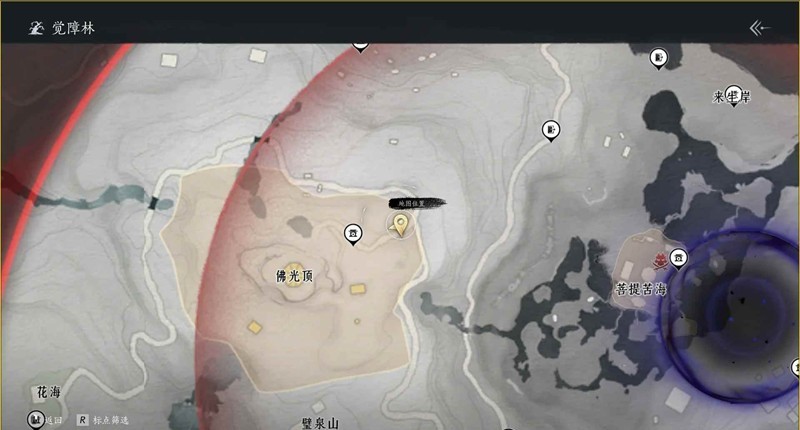800x430 pixels.
Task: Click the map pin partly hidden under the header
Action: click(x=360, y=44)
